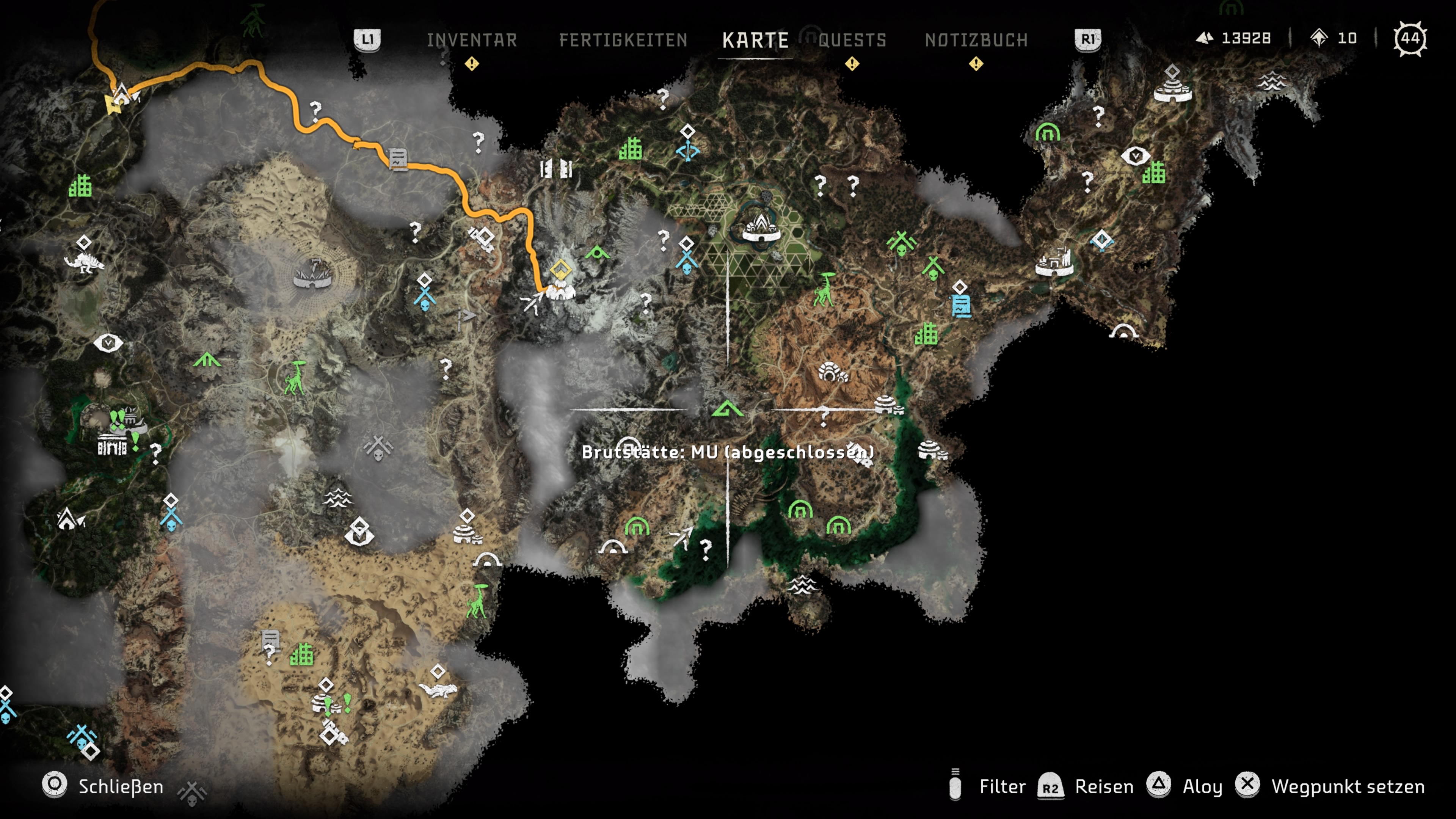Viewport: 1456px width, 819px height.
Task: Go to the Quests tab
Action: [x=852, y=40]
